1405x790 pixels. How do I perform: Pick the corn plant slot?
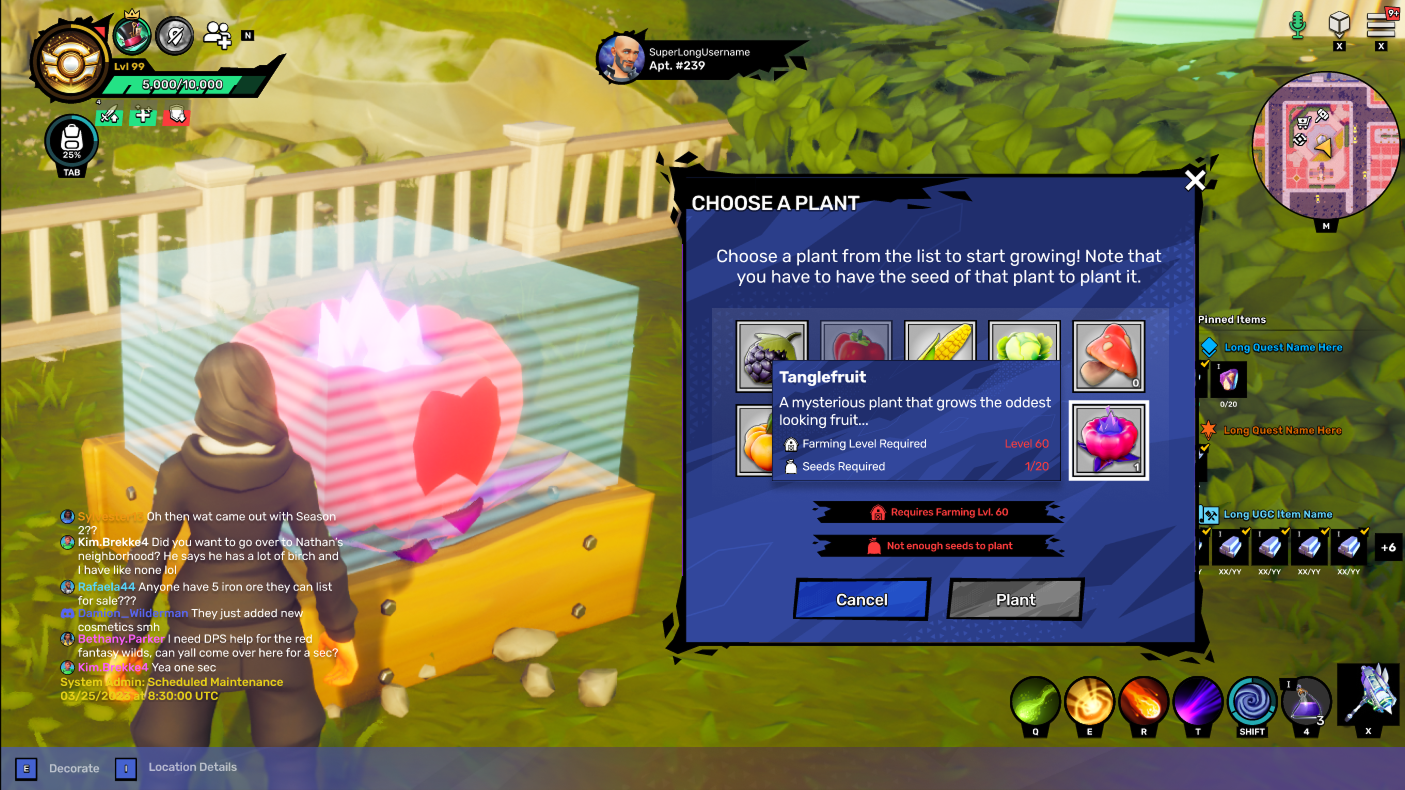click(940, 342)
